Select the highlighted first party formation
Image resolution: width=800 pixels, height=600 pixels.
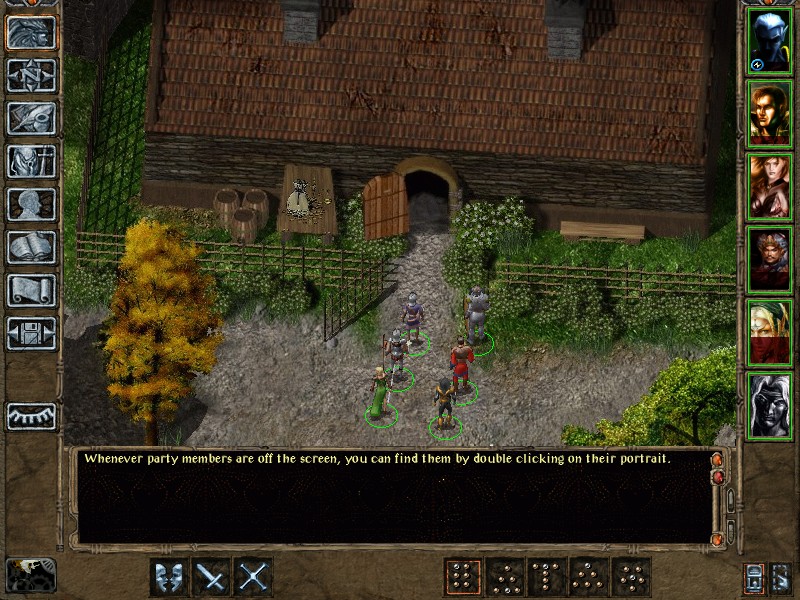463,577
